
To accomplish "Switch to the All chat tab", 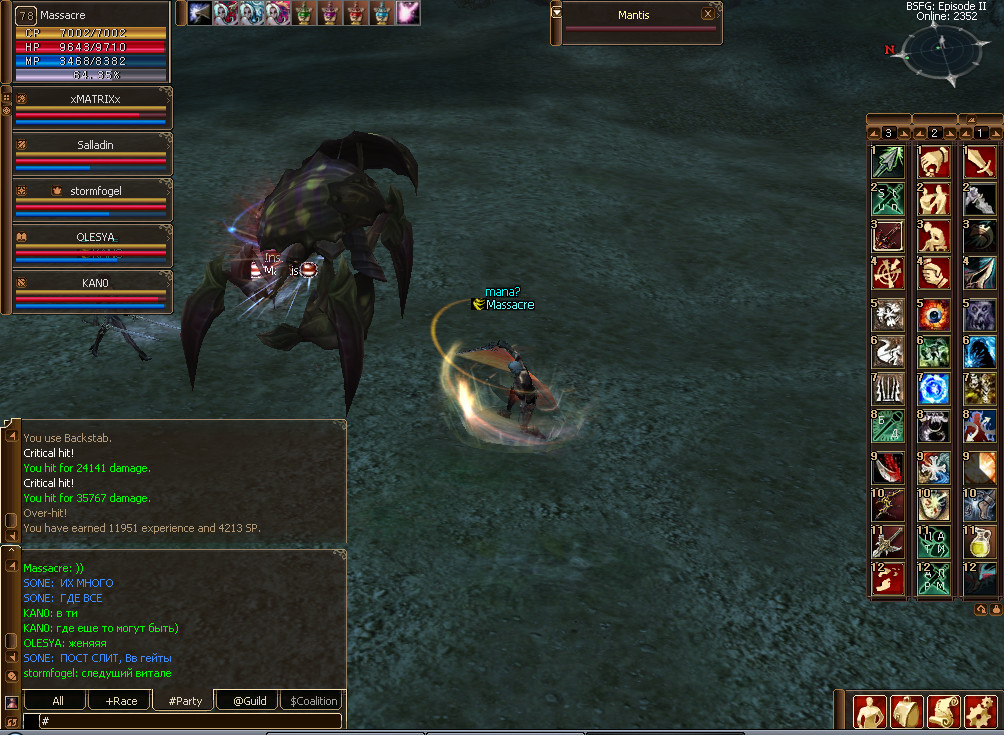I will 58,700.
